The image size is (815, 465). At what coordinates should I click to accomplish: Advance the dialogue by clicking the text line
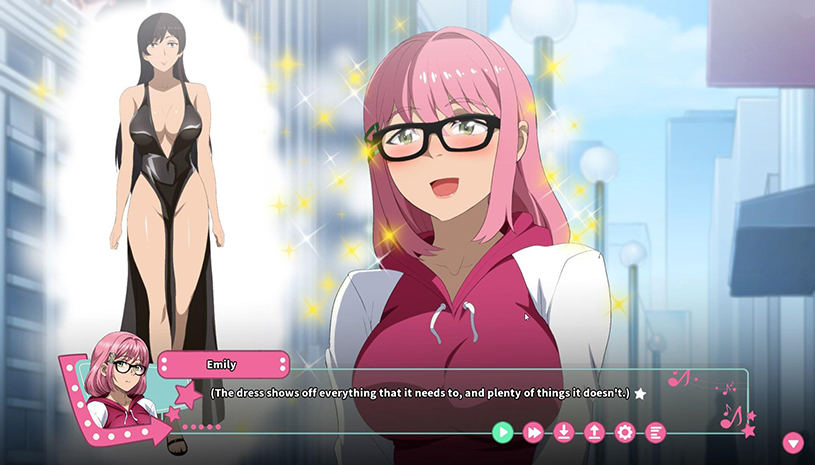tap(420, 394)
